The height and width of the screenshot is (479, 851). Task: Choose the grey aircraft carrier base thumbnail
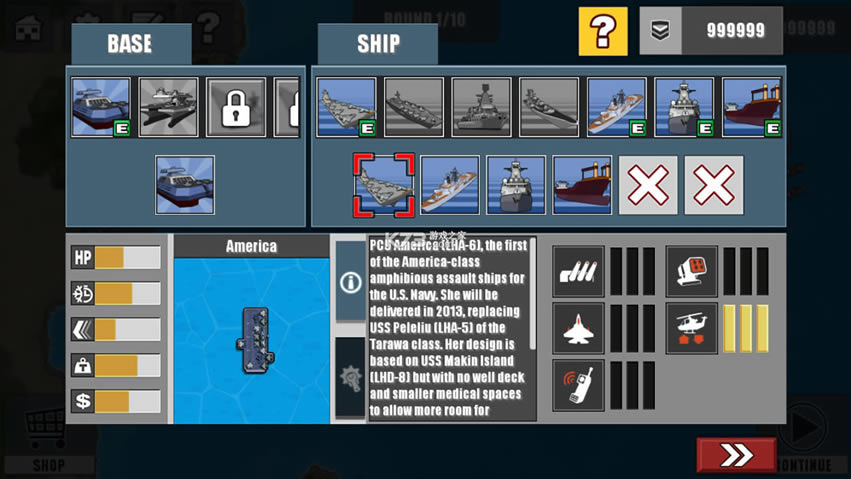[x=168, y=107]
